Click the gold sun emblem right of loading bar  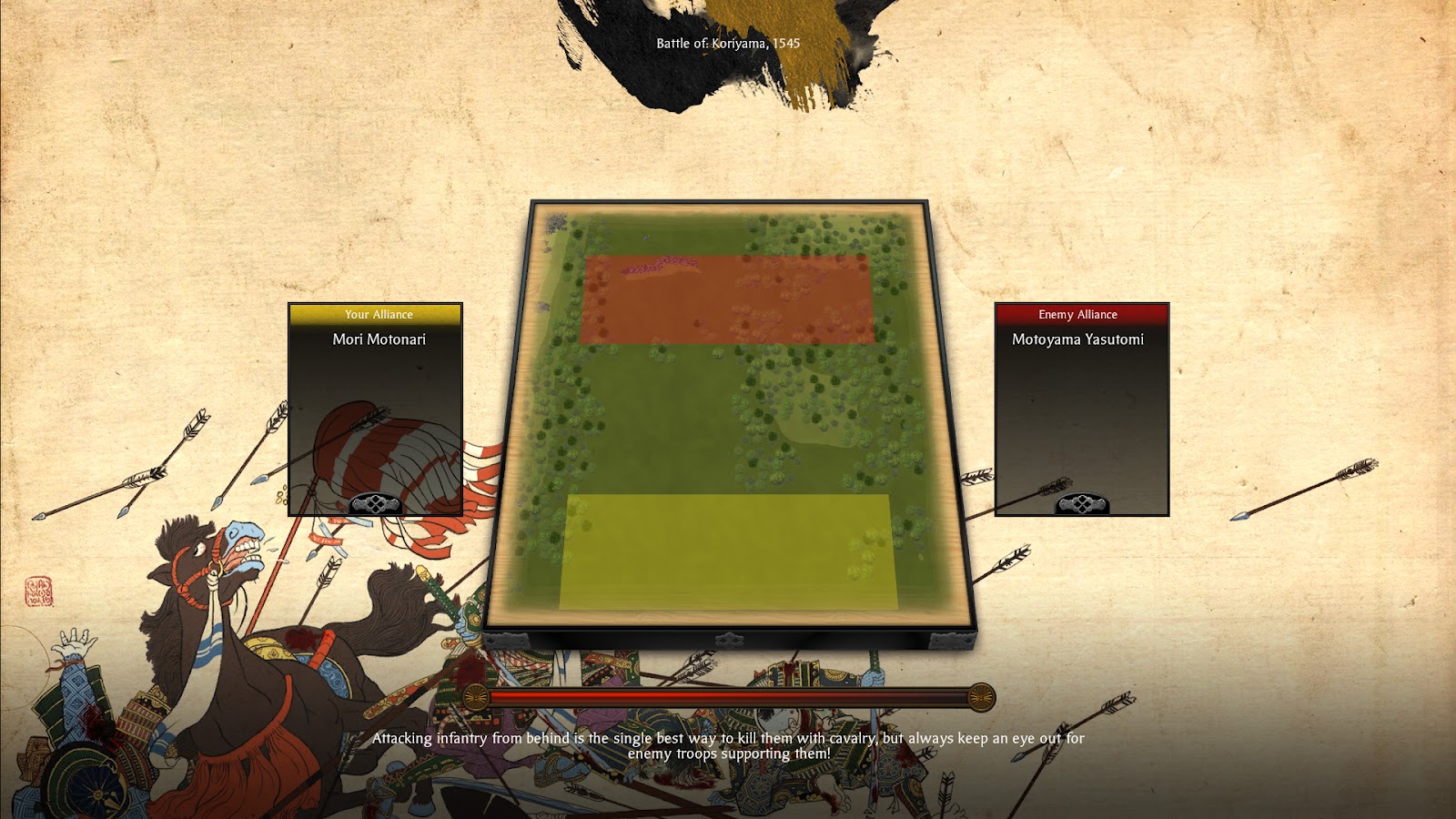pos(982,695)
